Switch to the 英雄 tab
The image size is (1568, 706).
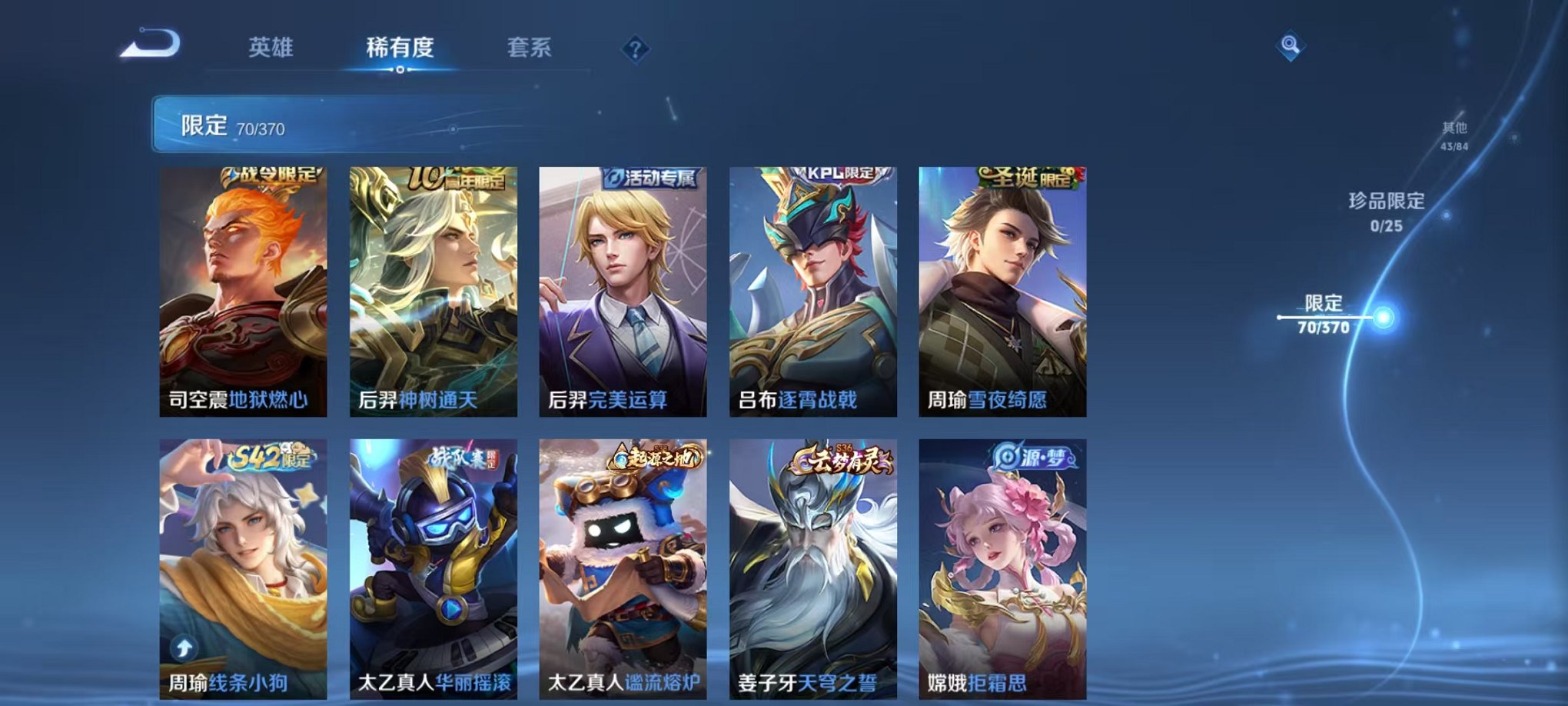point(271,46)
